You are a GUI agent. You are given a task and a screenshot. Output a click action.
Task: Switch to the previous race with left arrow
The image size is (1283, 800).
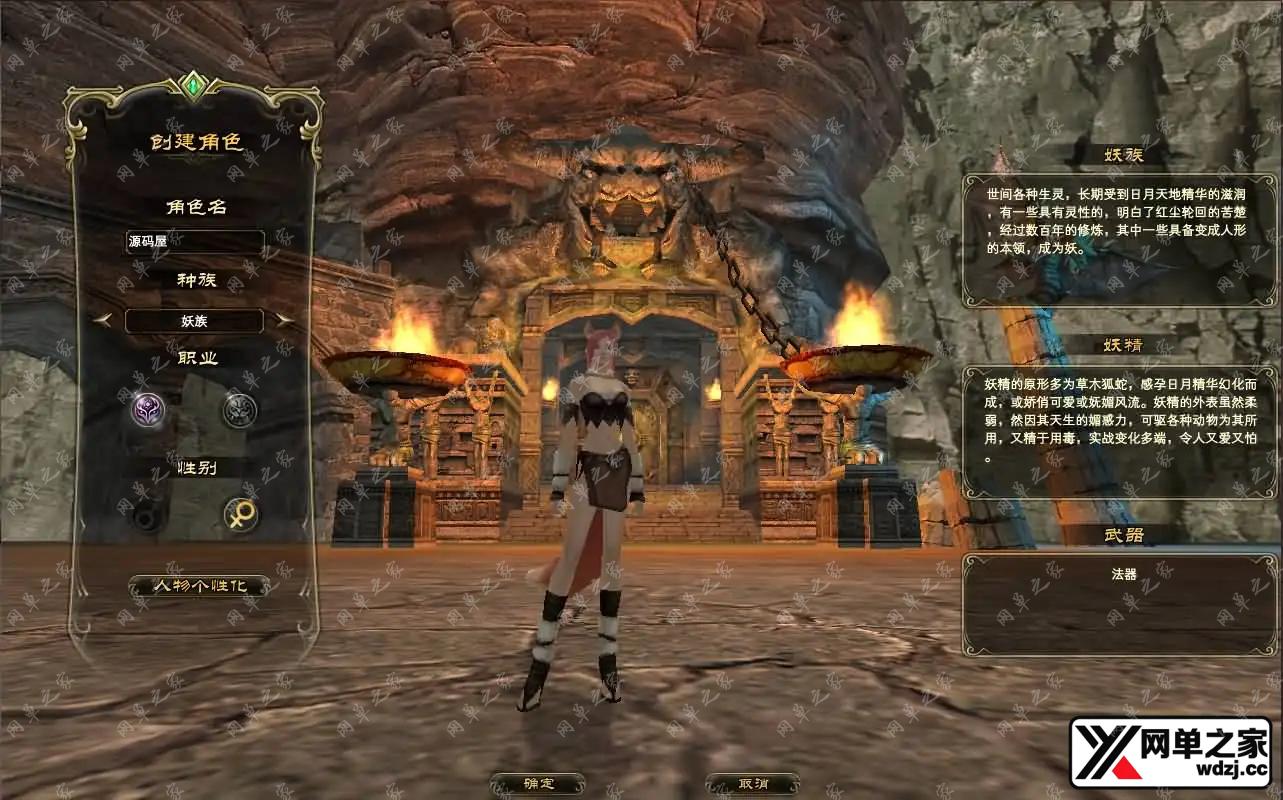(x=103, y=320)
